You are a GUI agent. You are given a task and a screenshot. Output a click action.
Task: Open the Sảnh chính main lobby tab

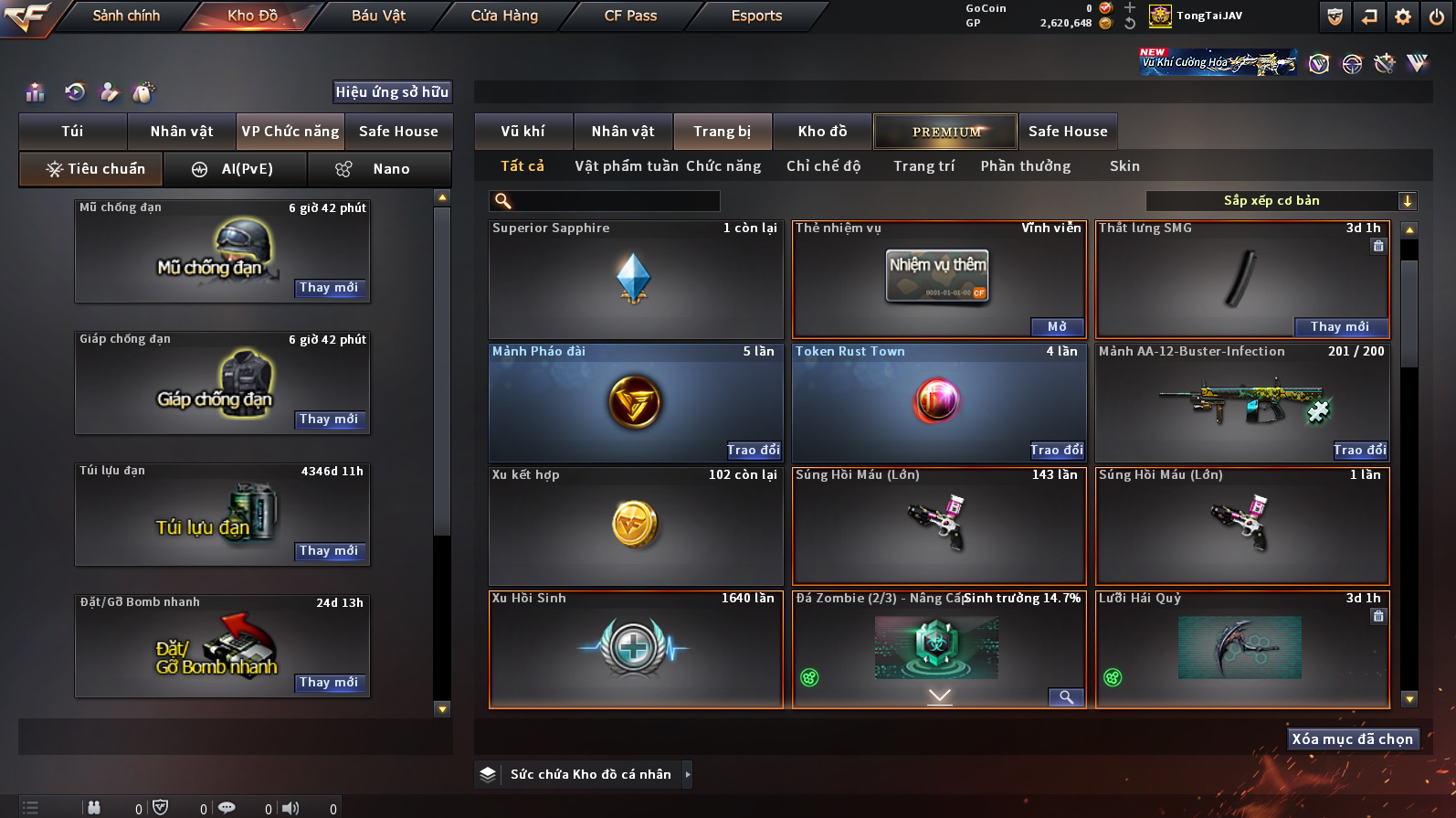coord(126,16)
